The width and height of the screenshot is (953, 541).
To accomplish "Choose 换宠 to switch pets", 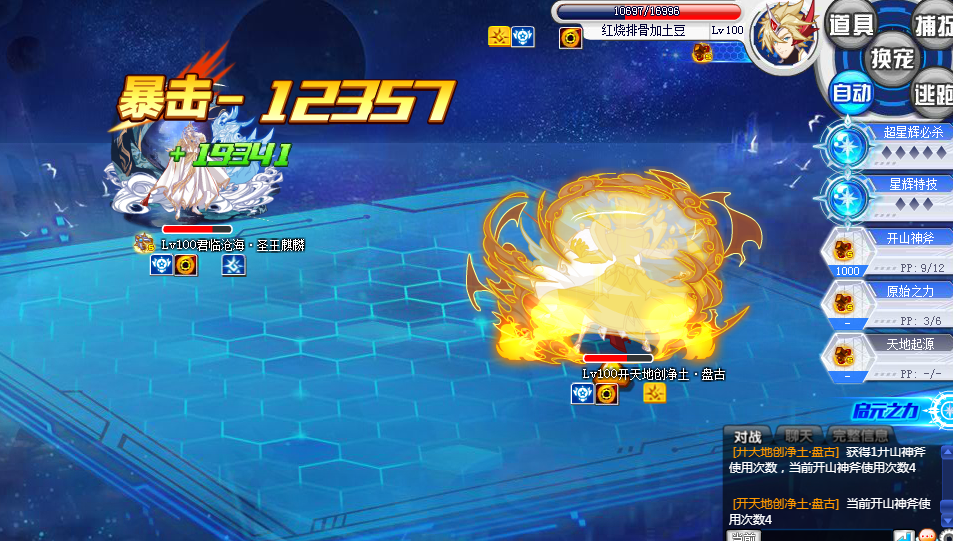I will (891, 58).
